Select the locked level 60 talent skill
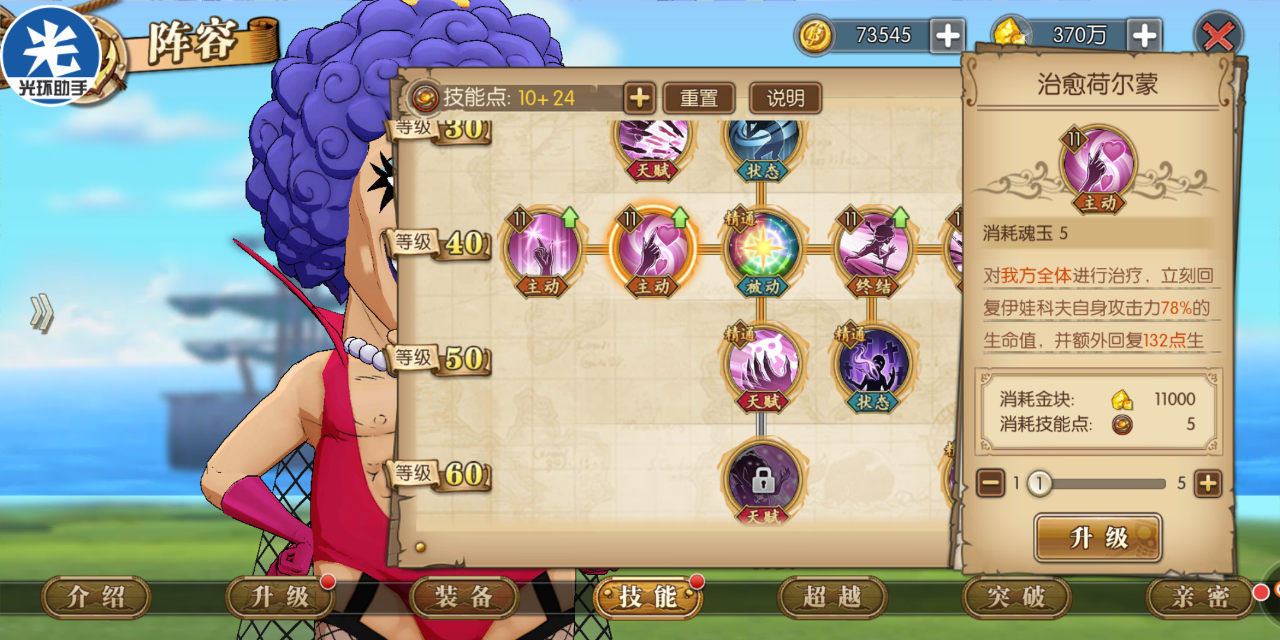 (763, 480)
